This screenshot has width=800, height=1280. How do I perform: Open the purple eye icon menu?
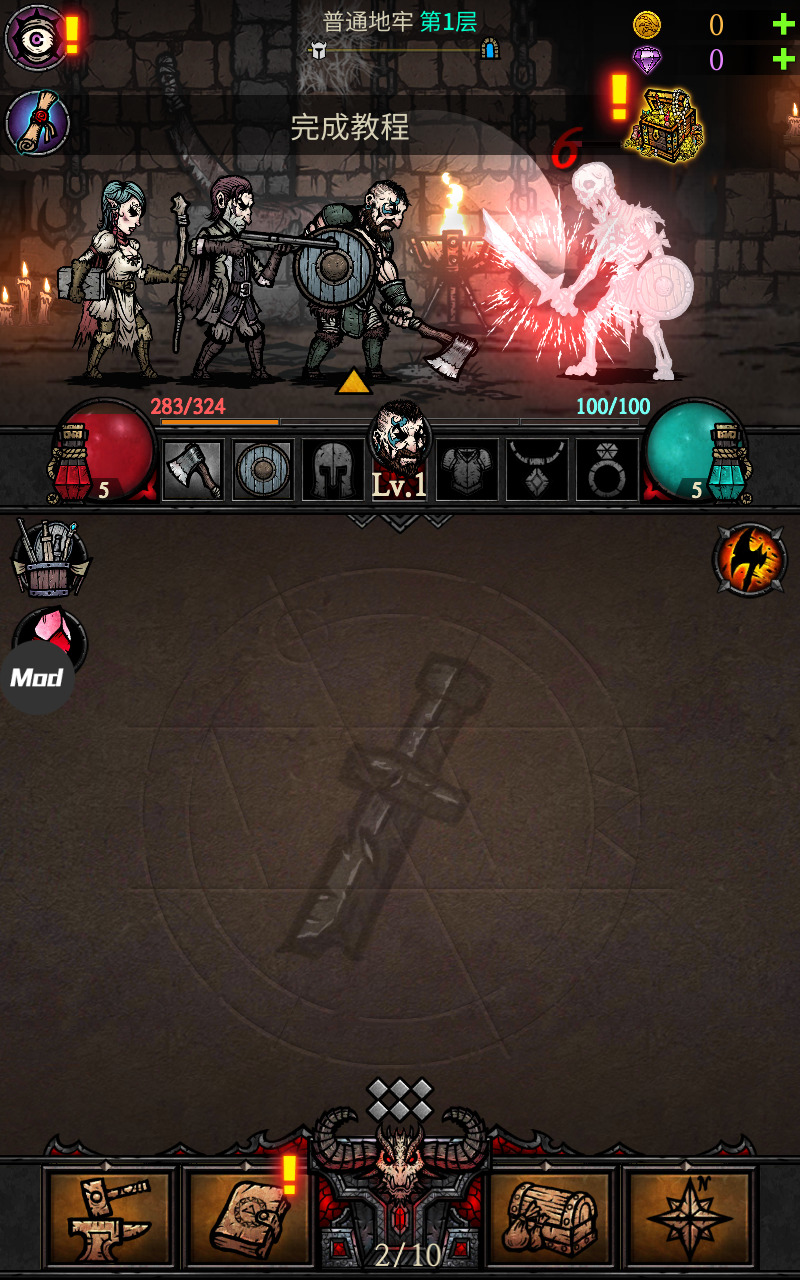point(36,37)
